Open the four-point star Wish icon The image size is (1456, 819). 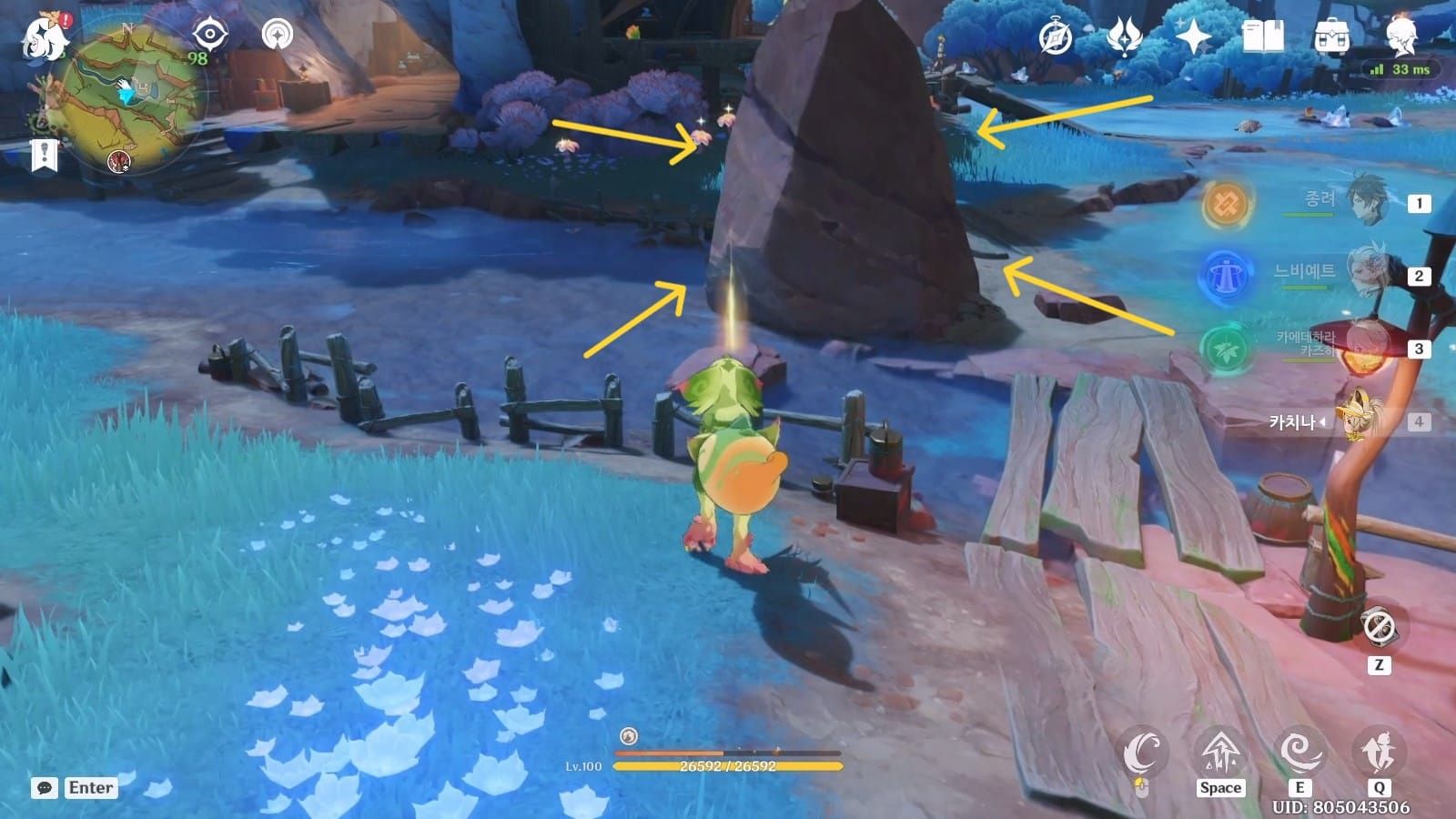coord(1193,37)
